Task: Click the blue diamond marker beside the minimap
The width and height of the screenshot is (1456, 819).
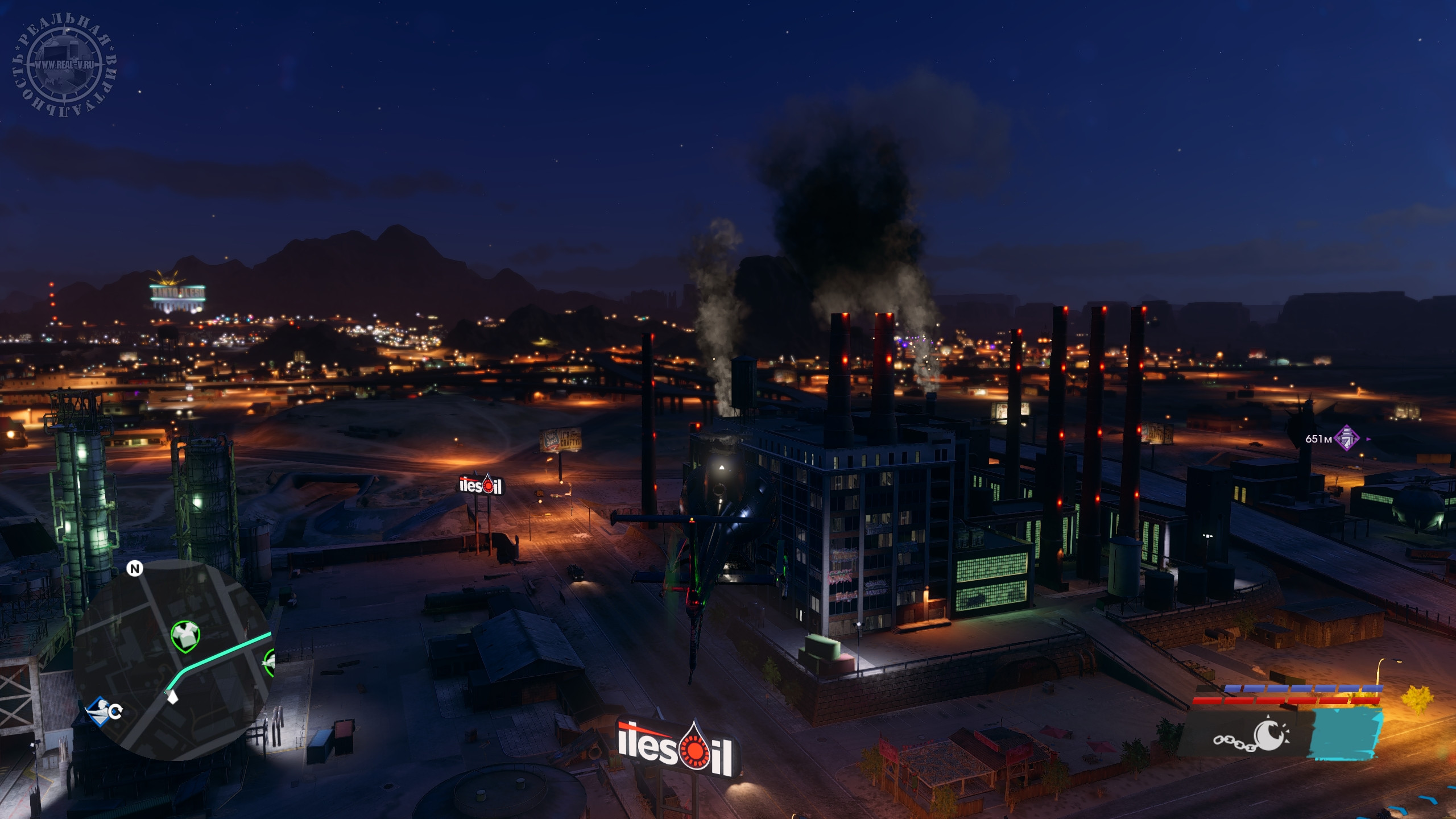Action: [98, 710]
